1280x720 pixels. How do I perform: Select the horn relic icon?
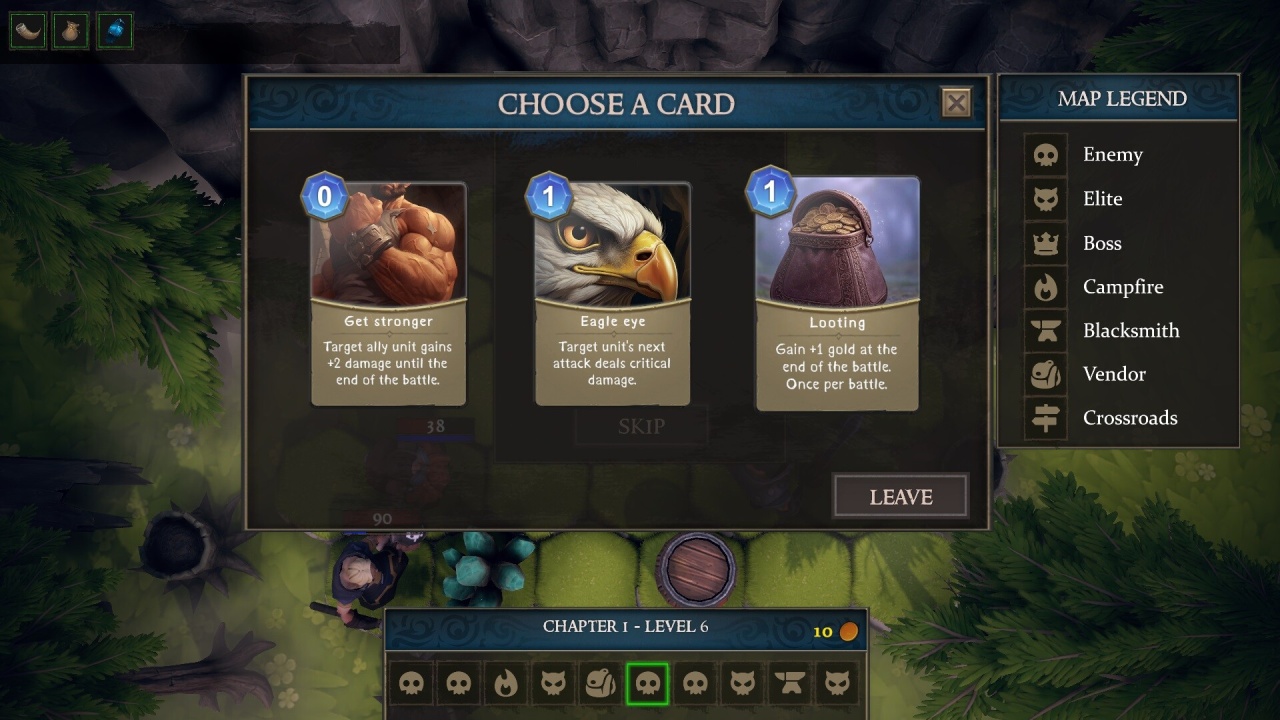(x=28, y=31)
